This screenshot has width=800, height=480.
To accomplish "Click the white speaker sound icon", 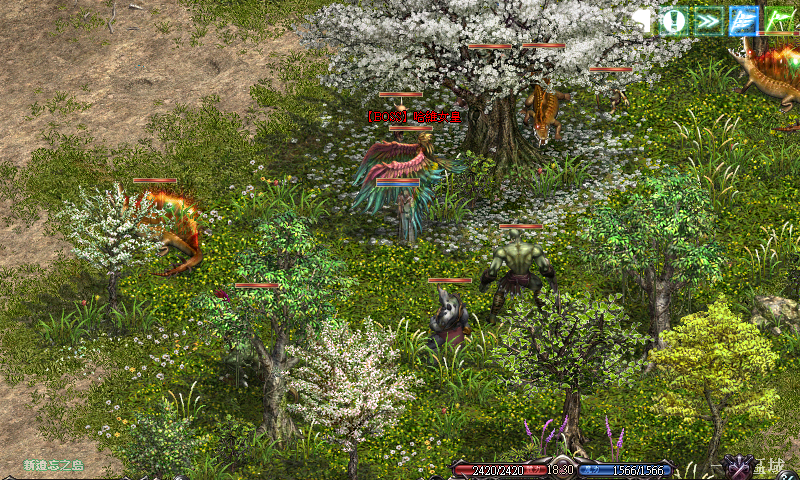I will (642, 20).
